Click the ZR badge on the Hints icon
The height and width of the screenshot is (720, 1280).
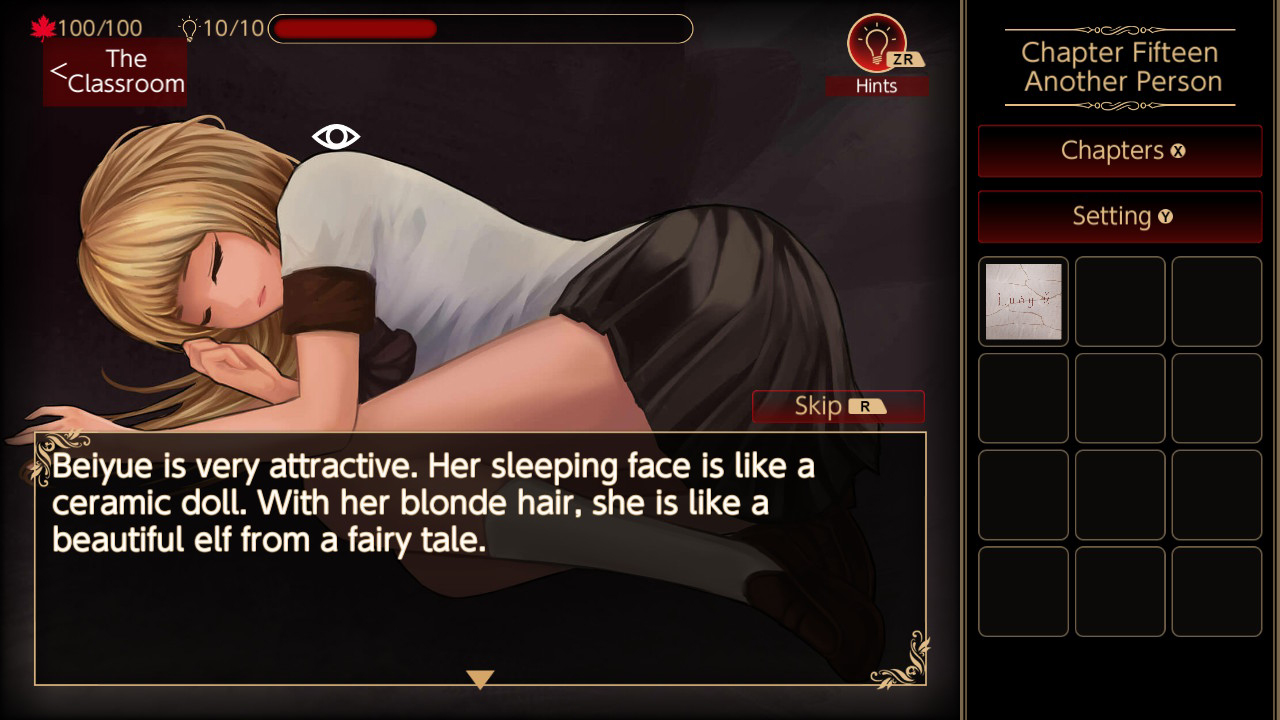point(903,60)
